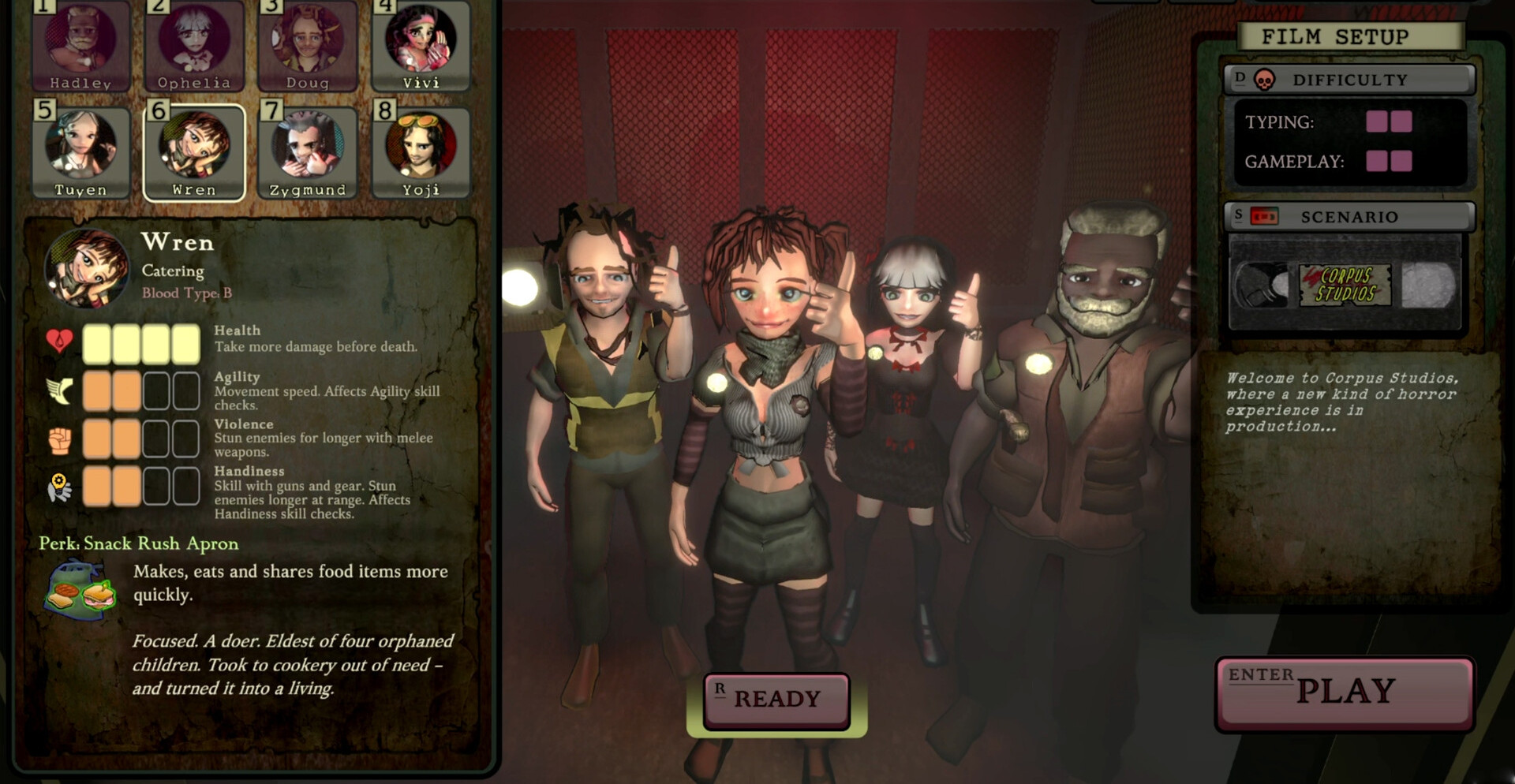
Task: Select Zygmund from the roster
Action: point(308,151)
